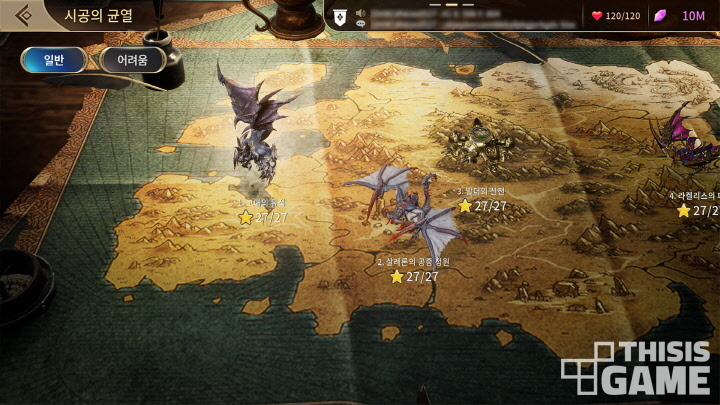Switch to the 일반 difficulty tab

tap(53, 60)
